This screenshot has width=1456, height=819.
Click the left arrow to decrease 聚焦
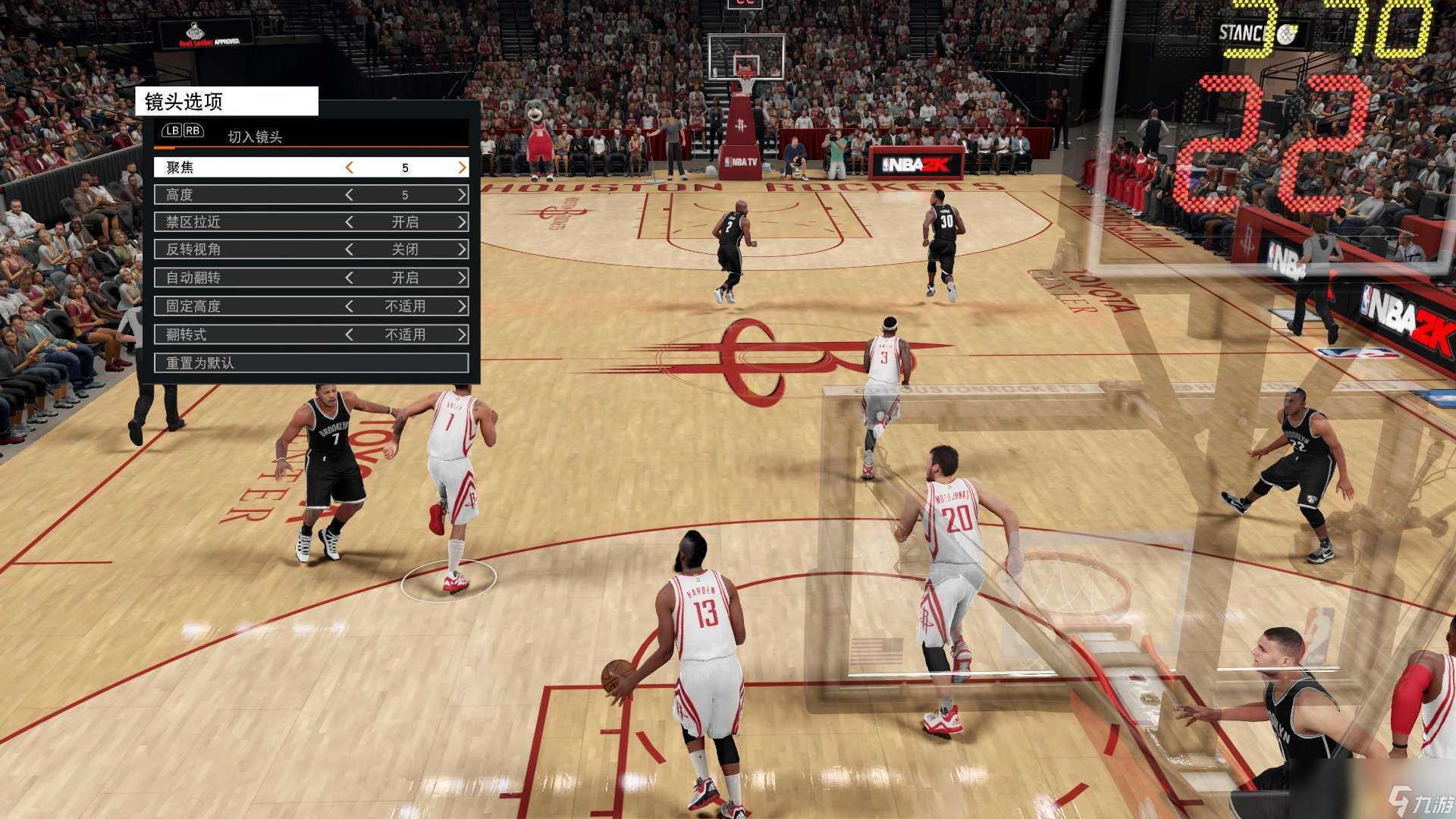click(350, 167)
